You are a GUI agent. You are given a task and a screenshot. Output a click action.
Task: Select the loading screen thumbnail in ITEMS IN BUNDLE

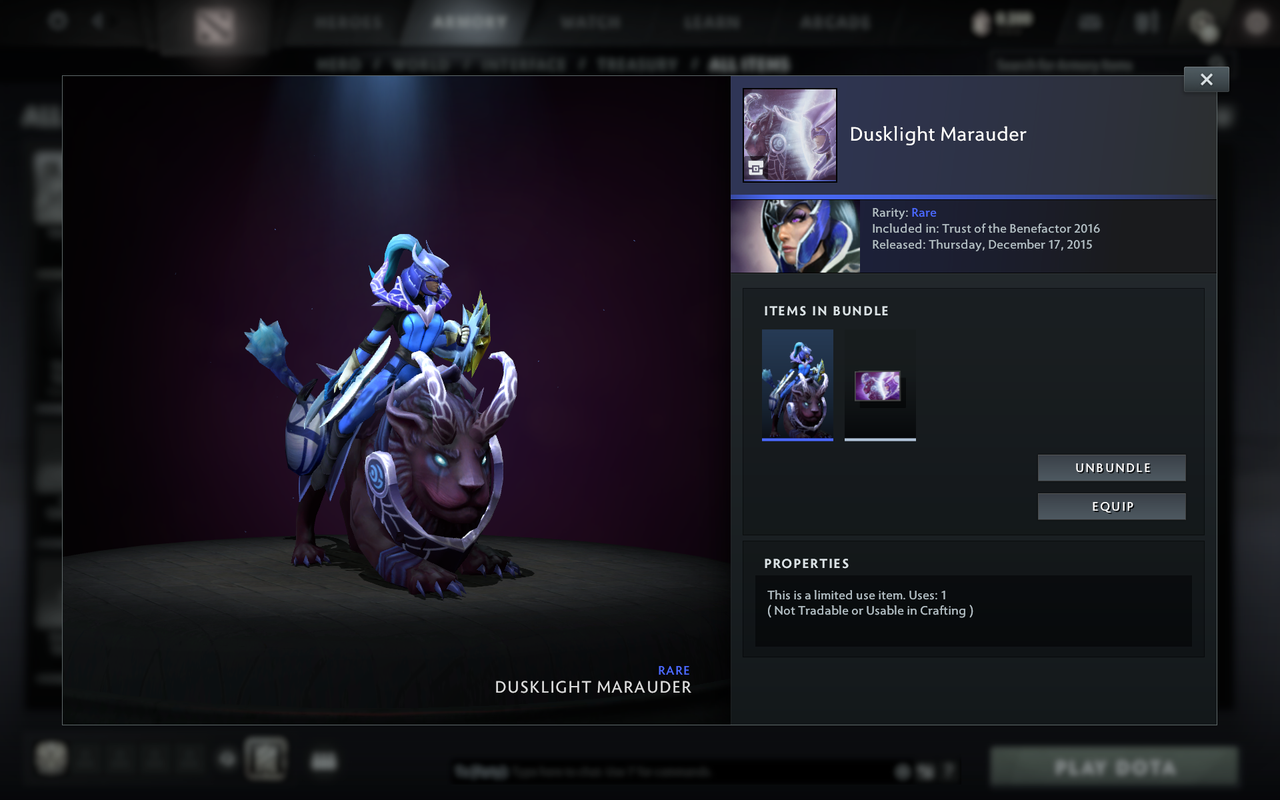coord(879,384)
